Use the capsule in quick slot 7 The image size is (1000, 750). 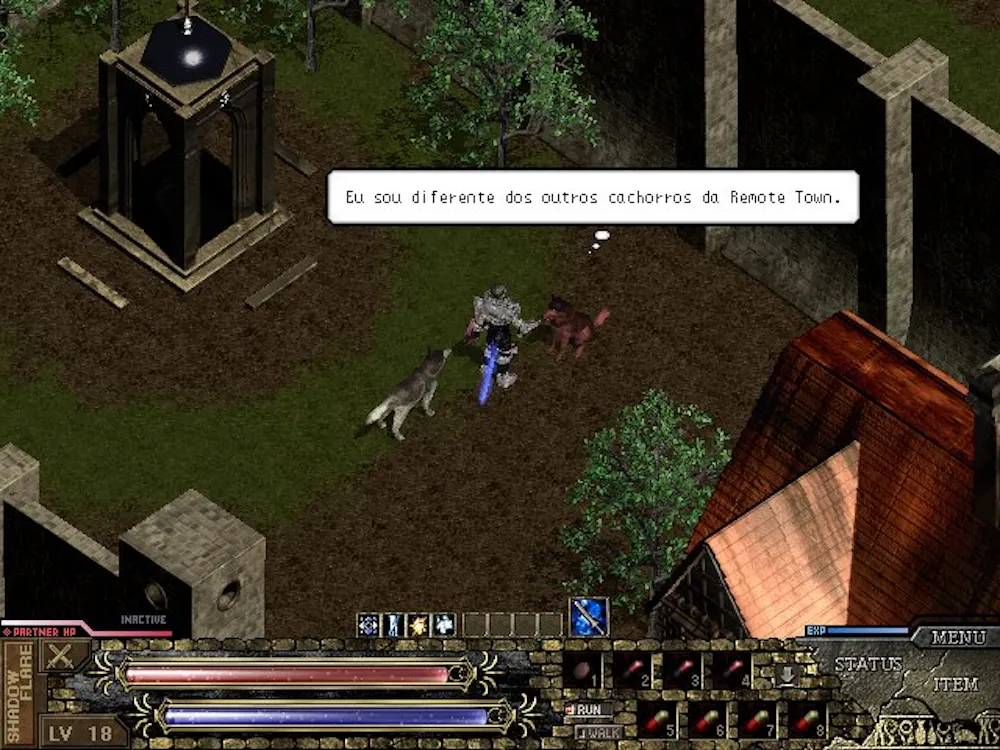(x=756, y=720)
